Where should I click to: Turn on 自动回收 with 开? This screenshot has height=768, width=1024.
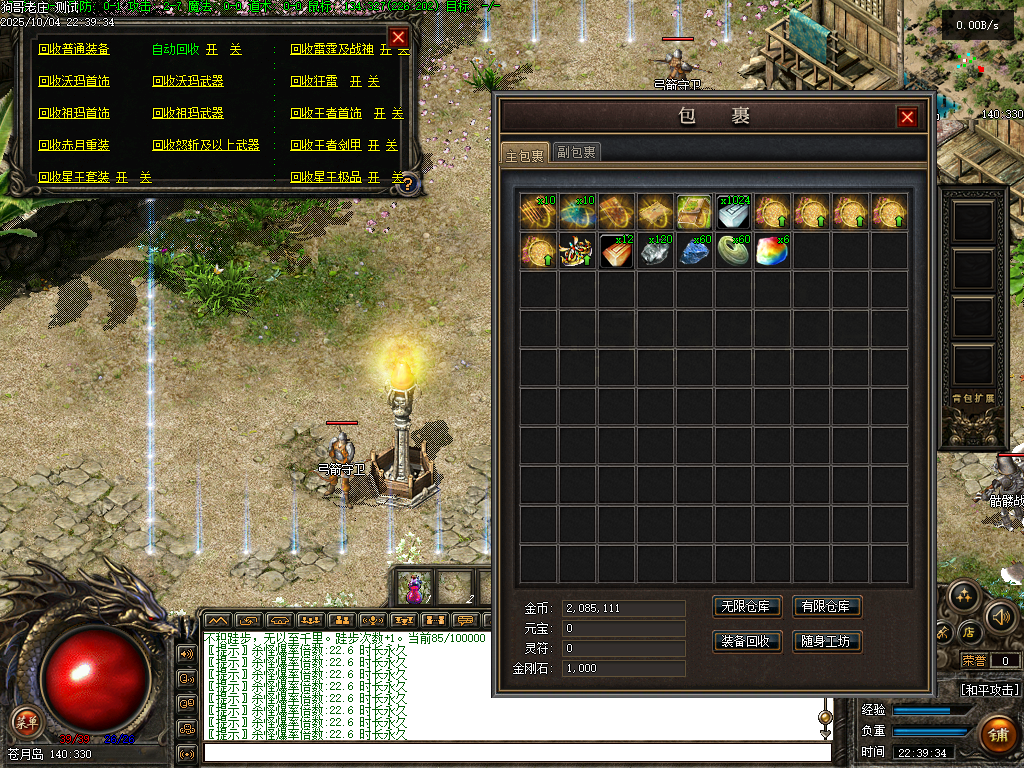tap(212, 49)
